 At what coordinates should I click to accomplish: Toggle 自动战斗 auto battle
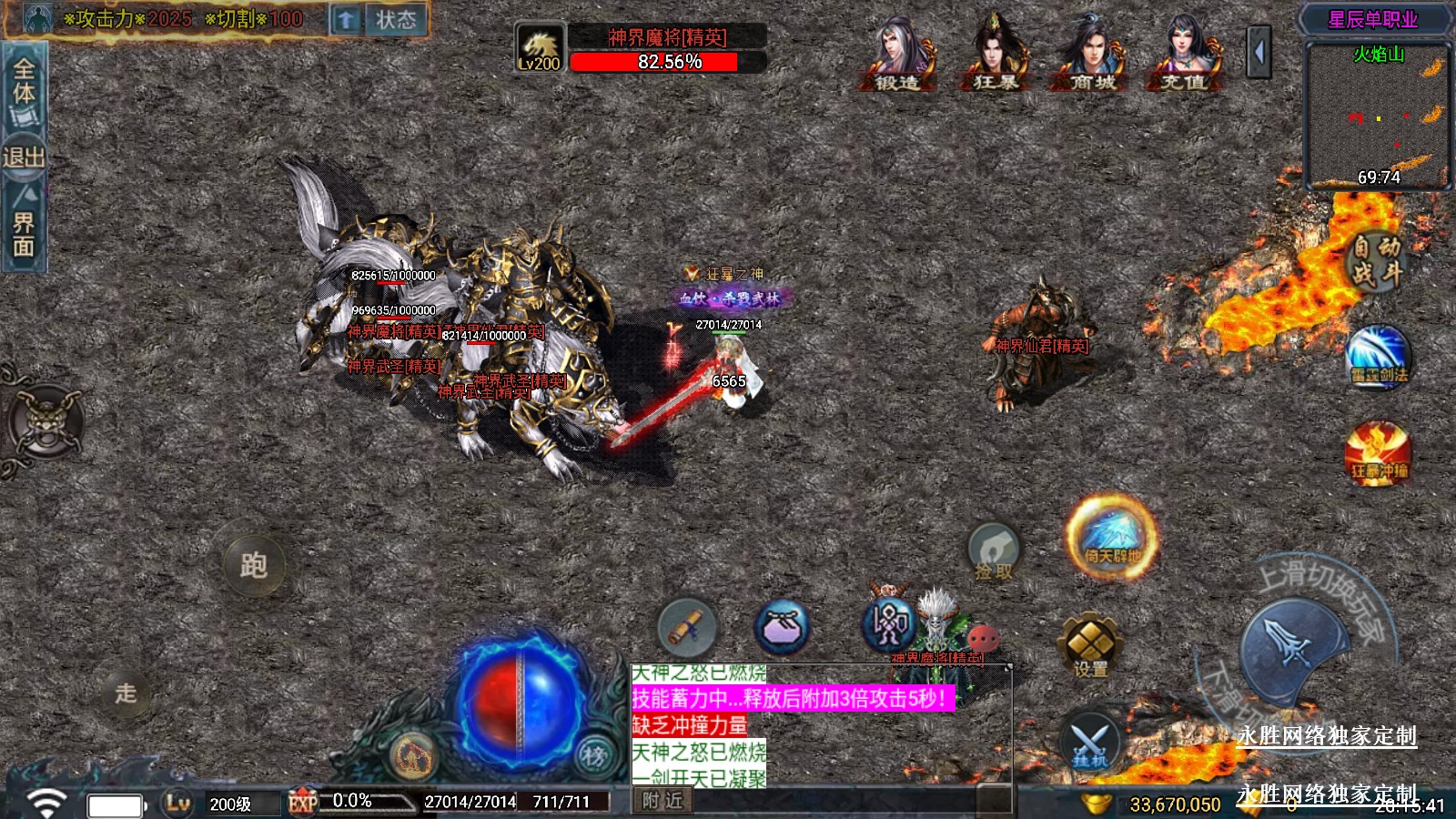click(1375, 259)
